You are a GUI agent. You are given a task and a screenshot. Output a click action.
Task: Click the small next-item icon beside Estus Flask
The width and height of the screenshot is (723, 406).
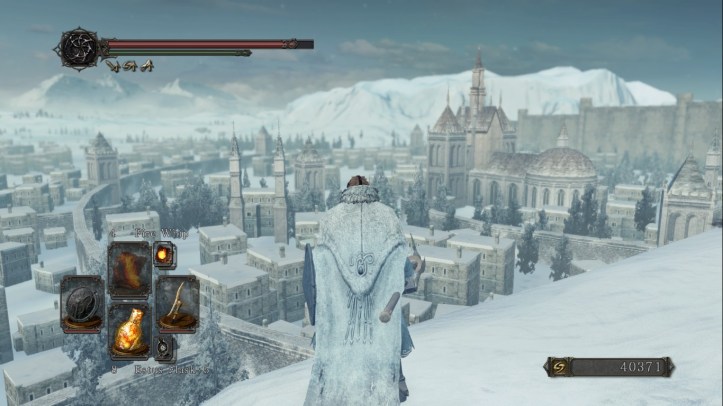(x=160, y=349)
